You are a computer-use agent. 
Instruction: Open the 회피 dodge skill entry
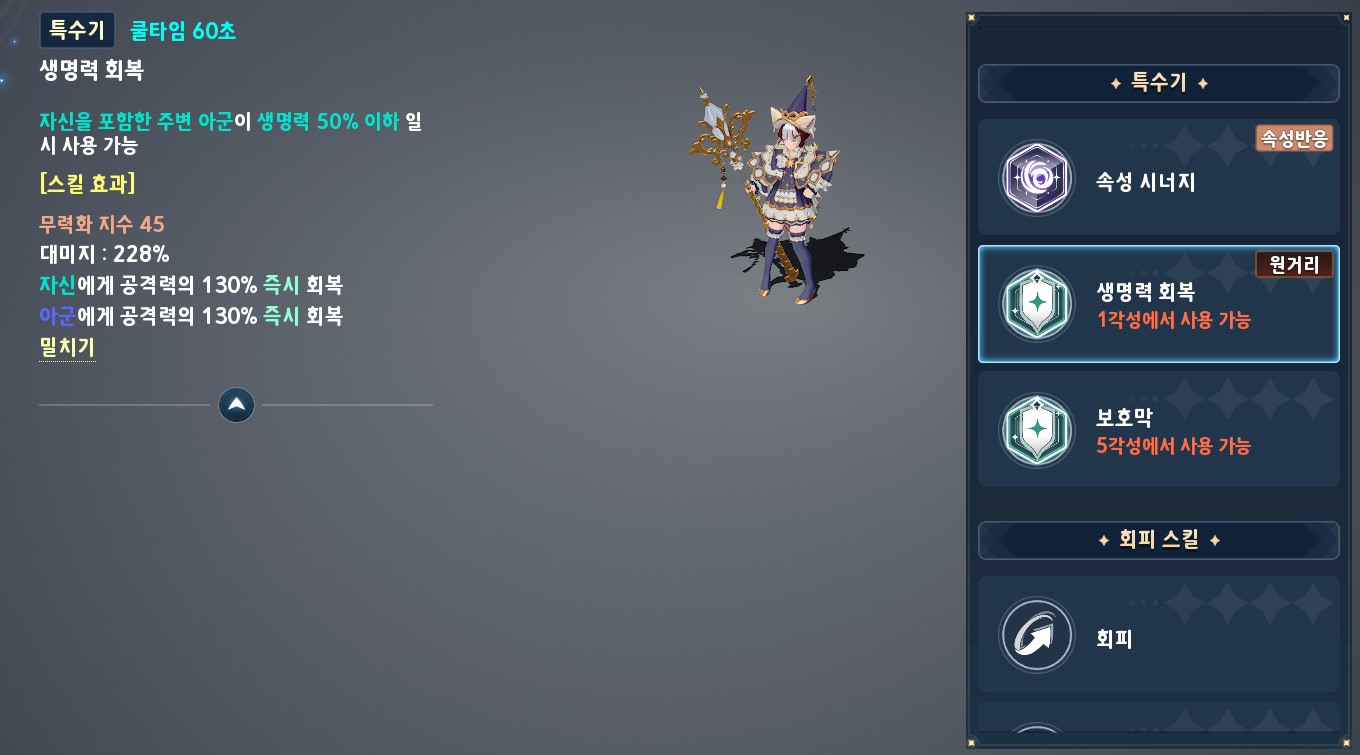coord(1158,635)
